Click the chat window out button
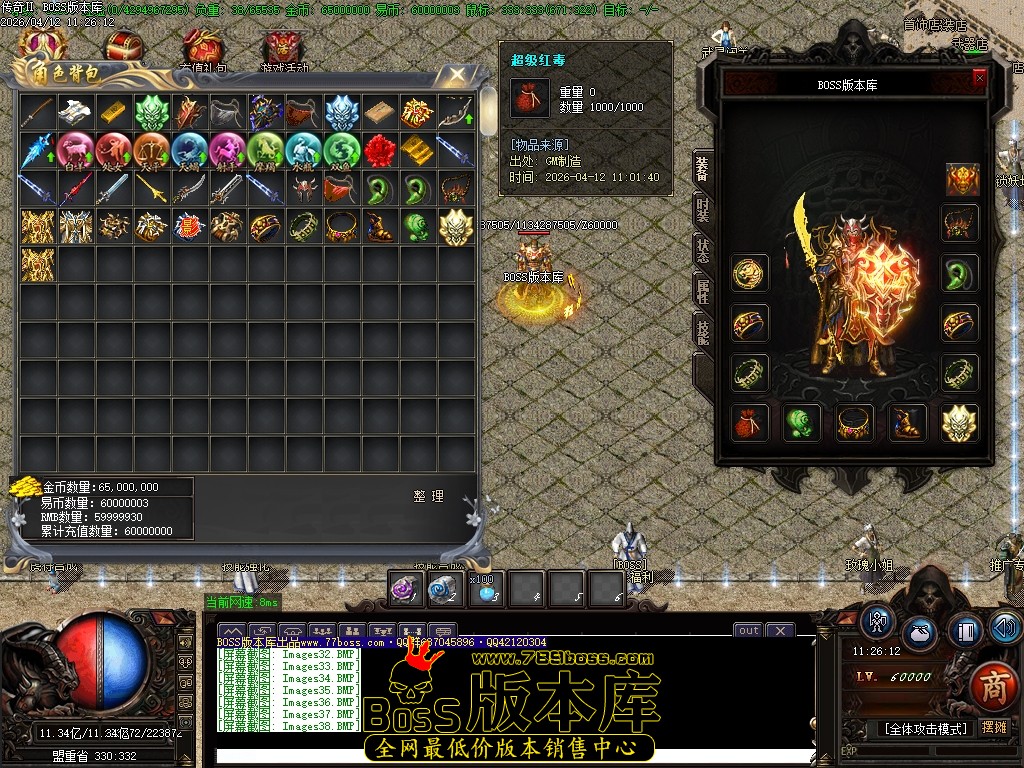The width and height of the screenshot is (1024, 768). pyautogui.click(x=748, y=630)
